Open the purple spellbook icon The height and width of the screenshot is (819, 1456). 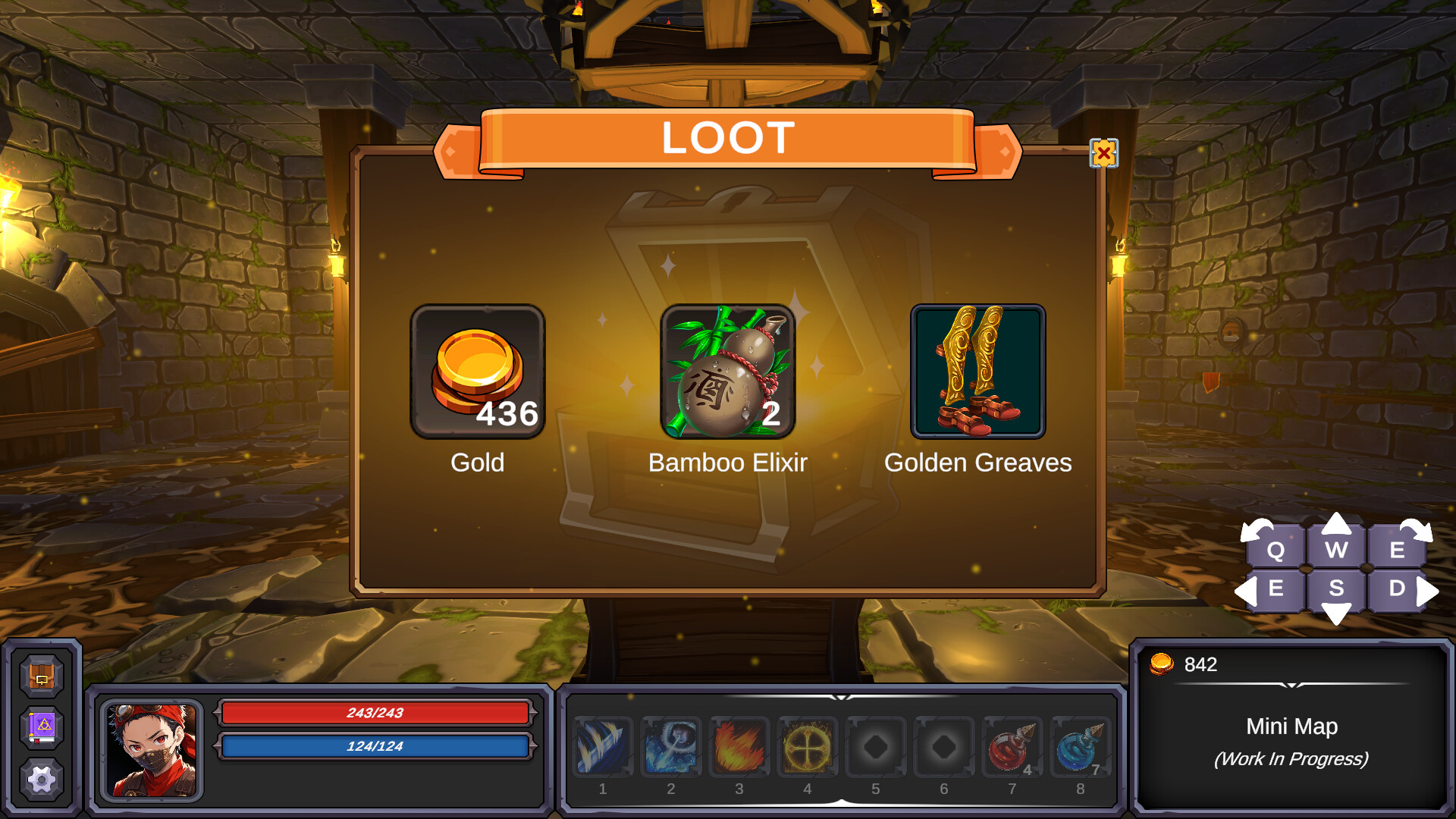click(42, 726)
